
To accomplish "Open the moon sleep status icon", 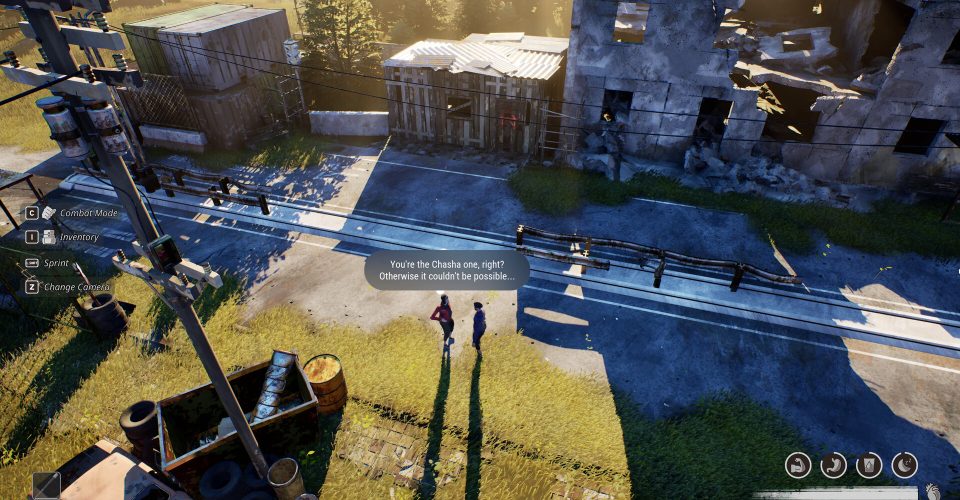I will click(x=904, y=465).
